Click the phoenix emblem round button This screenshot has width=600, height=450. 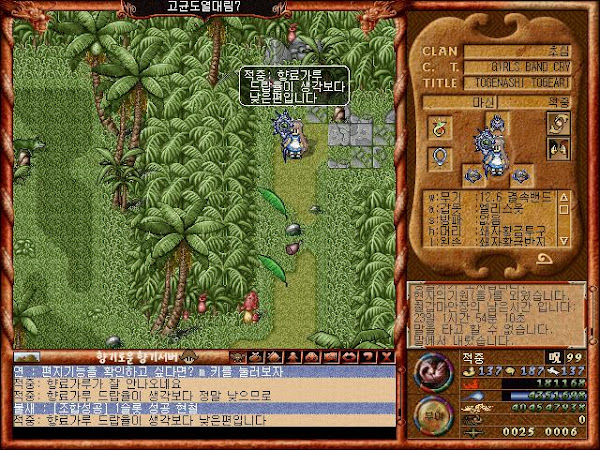point(430,373)
